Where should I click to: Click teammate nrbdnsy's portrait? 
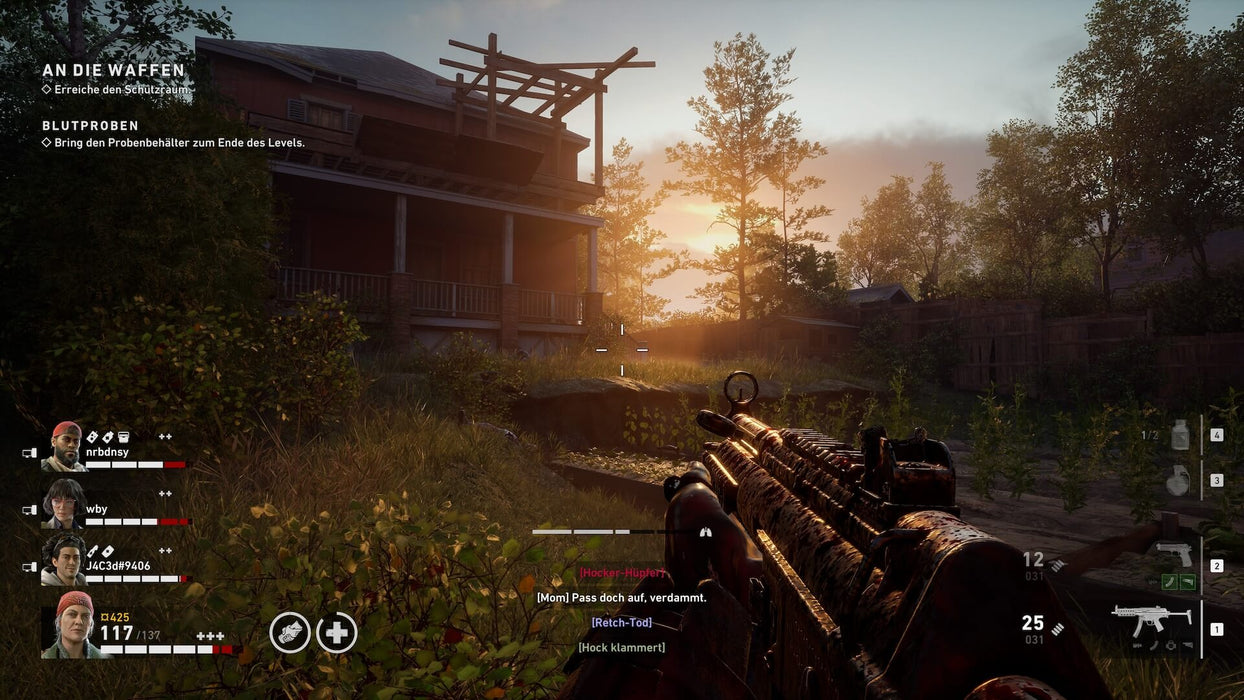[x=65, y=446]
